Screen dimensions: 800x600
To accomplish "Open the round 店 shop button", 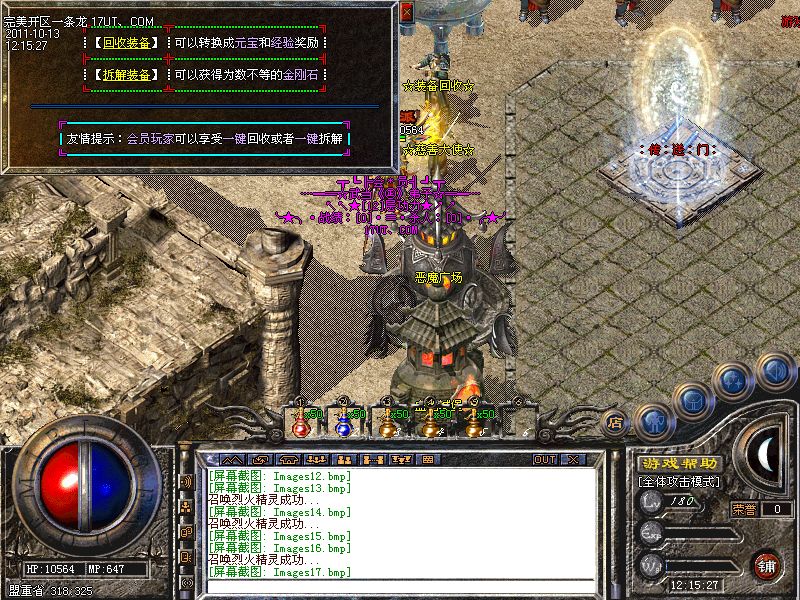I will coord(615,423).
